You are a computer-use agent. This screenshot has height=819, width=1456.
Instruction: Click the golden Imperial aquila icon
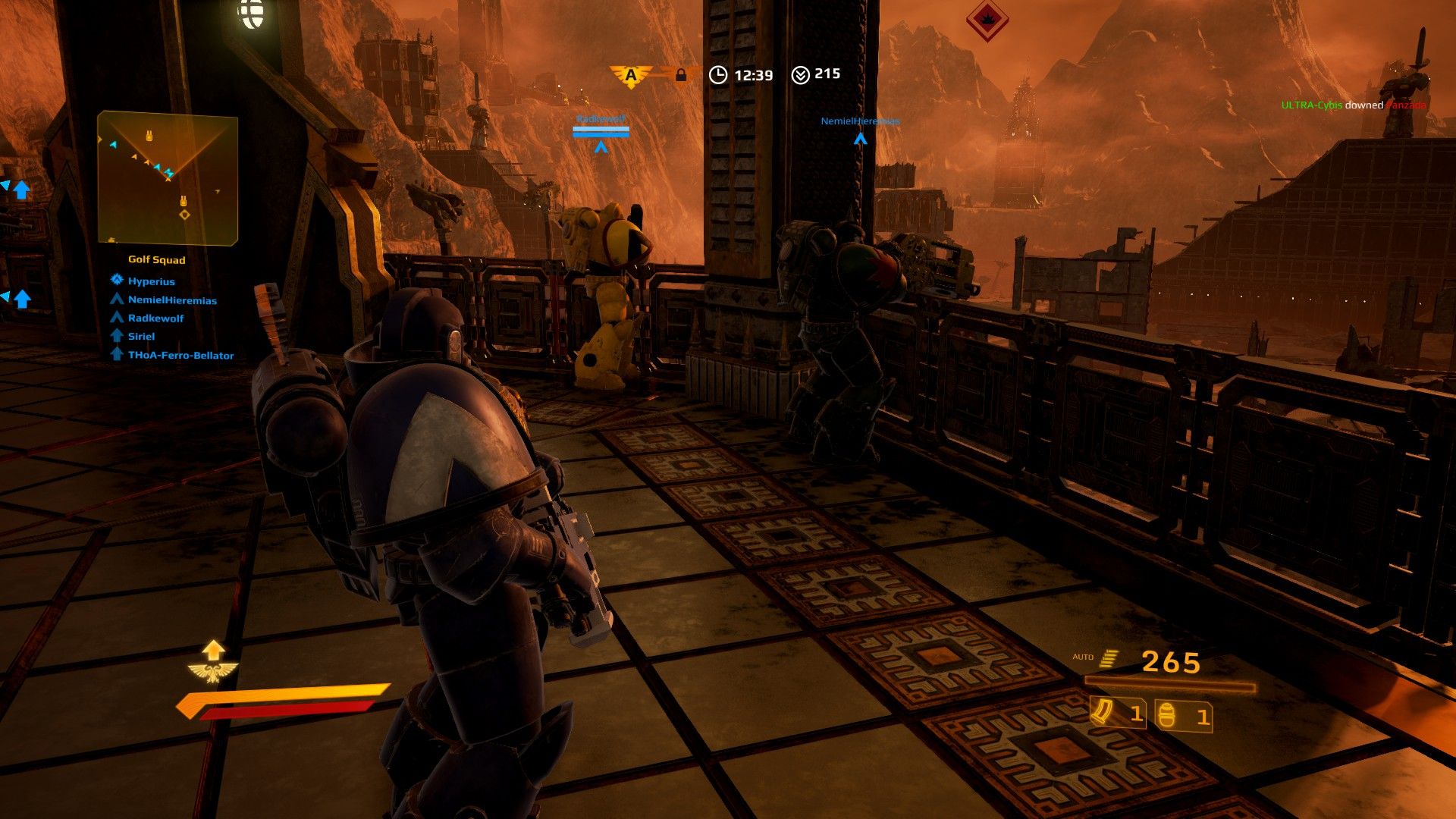pos(213,672)
